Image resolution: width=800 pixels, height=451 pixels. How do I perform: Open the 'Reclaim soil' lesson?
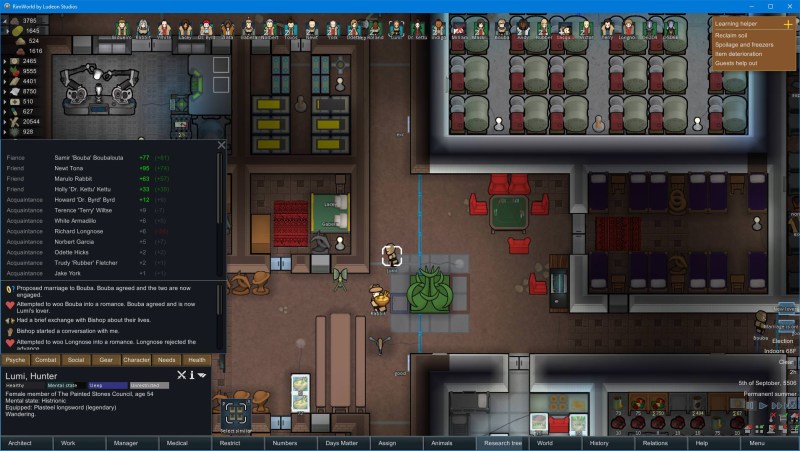coord(729,35)
